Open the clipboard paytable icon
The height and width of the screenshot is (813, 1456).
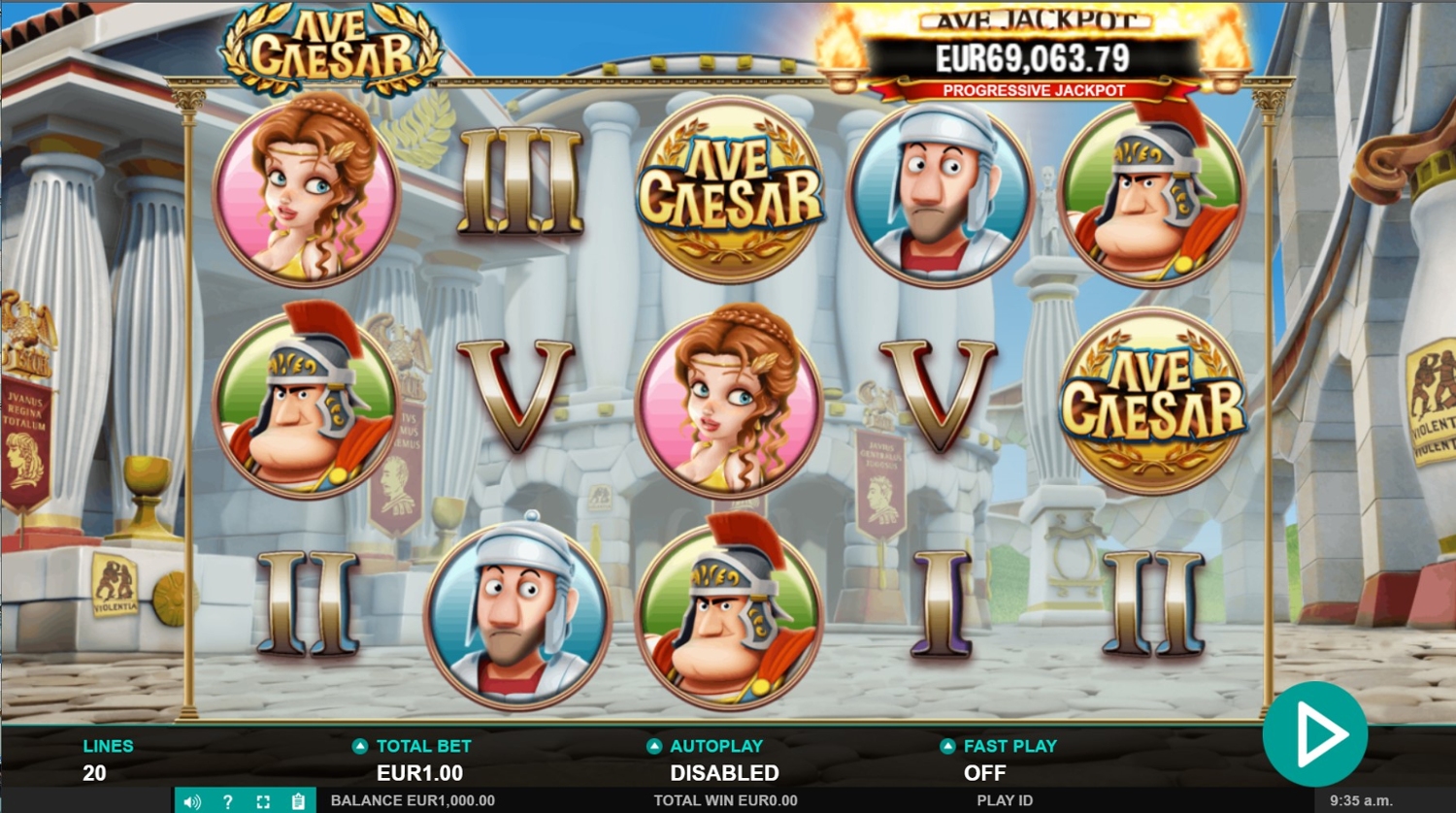click(x=298, y=801)
